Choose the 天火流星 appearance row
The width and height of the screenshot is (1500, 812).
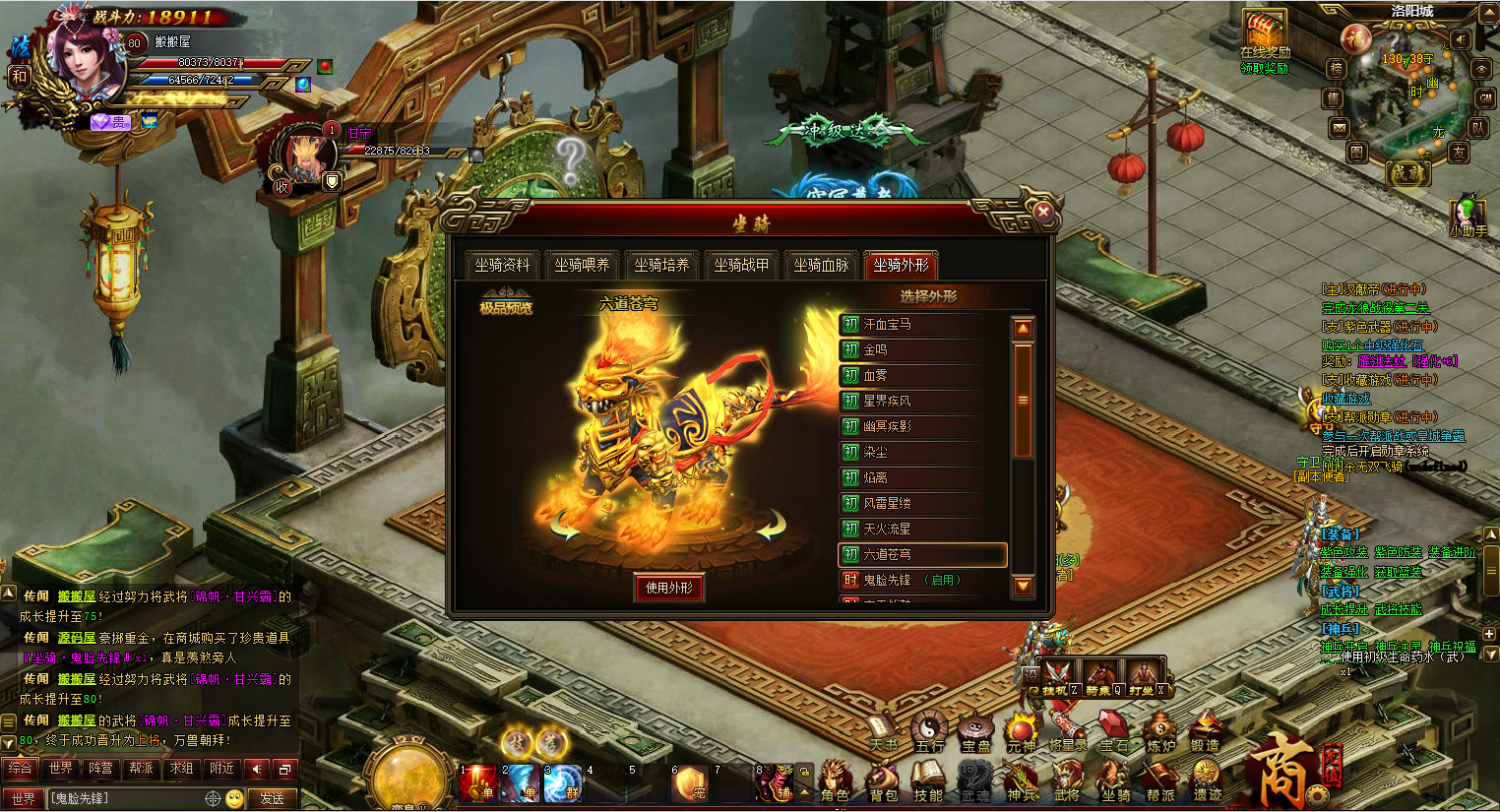pyautogui.click(x=887, y=529)
